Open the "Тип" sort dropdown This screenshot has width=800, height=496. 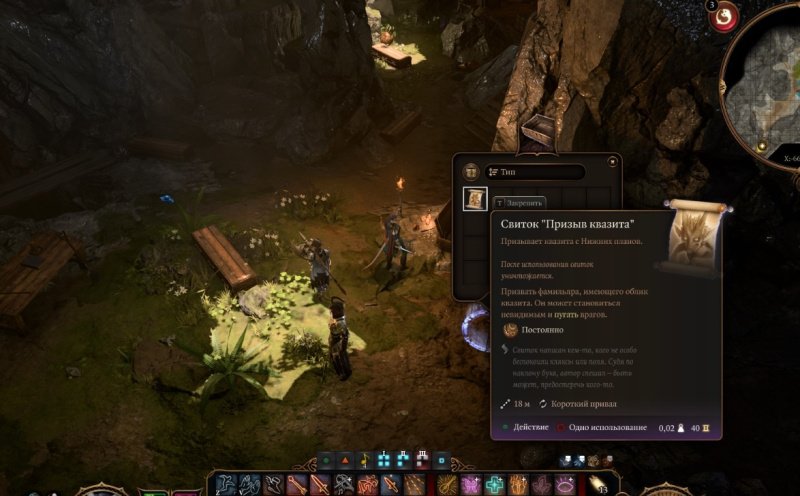[534, 172]
